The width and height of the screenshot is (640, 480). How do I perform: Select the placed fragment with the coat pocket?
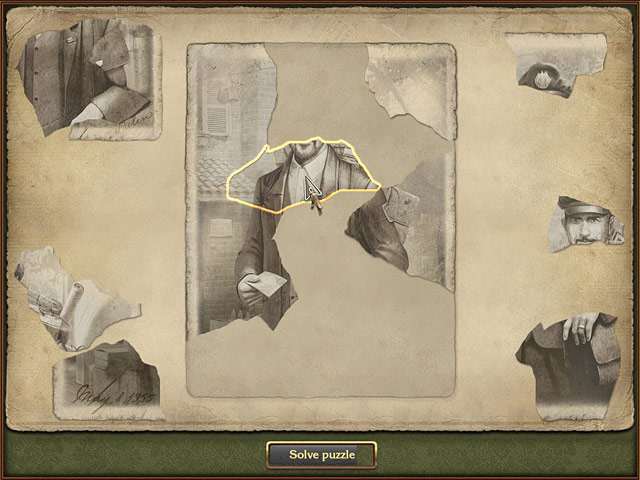point(400,222)
